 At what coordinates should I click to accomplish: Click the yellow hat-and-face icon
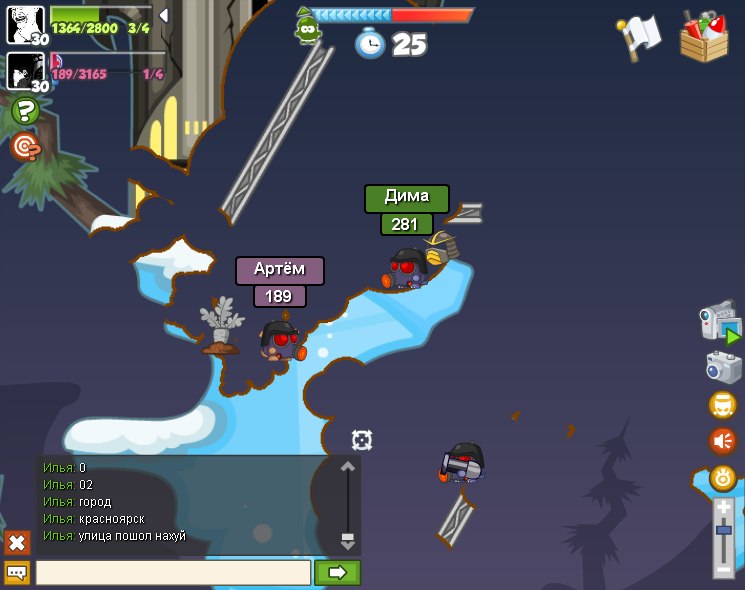coord(722,405)
